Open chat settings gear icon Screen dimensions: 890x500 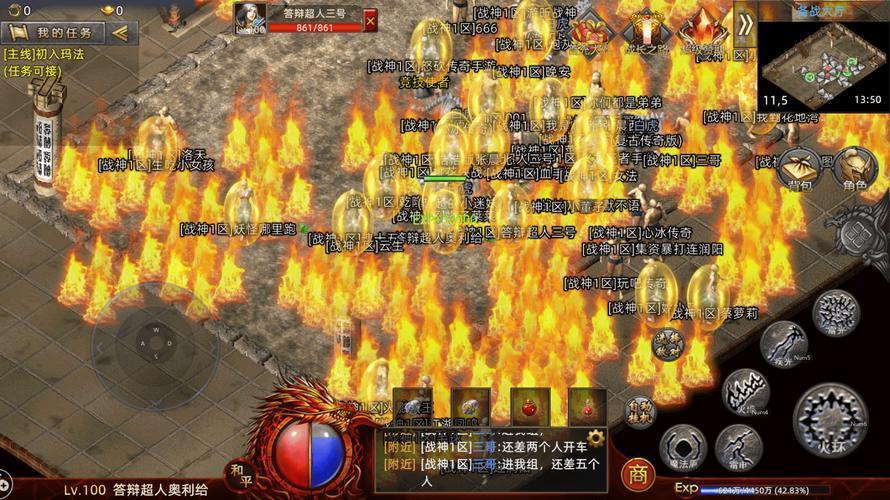[x=595, y=438]
